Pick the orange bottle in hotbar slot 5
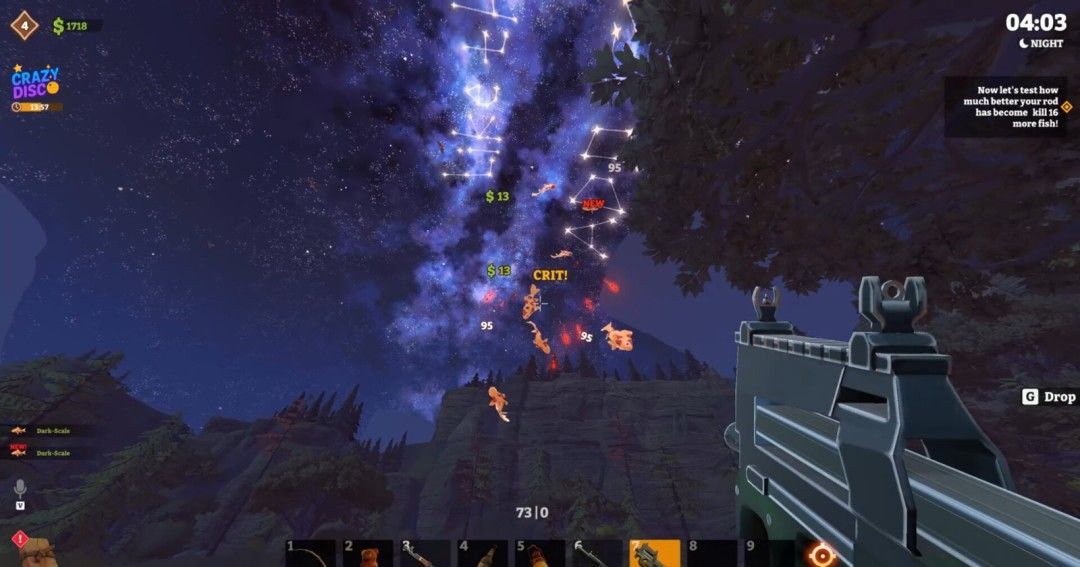Viewport: 1080px width, 567px height. [x=539, y=553]
